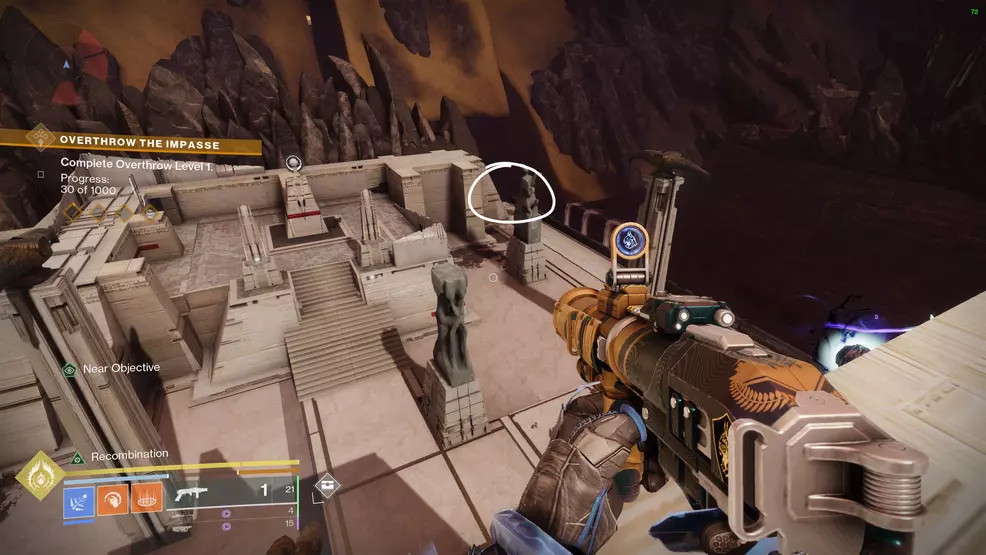Trigger the orange melee ability icon
This screenshot has height=555, width=986.
coord(112,500)
